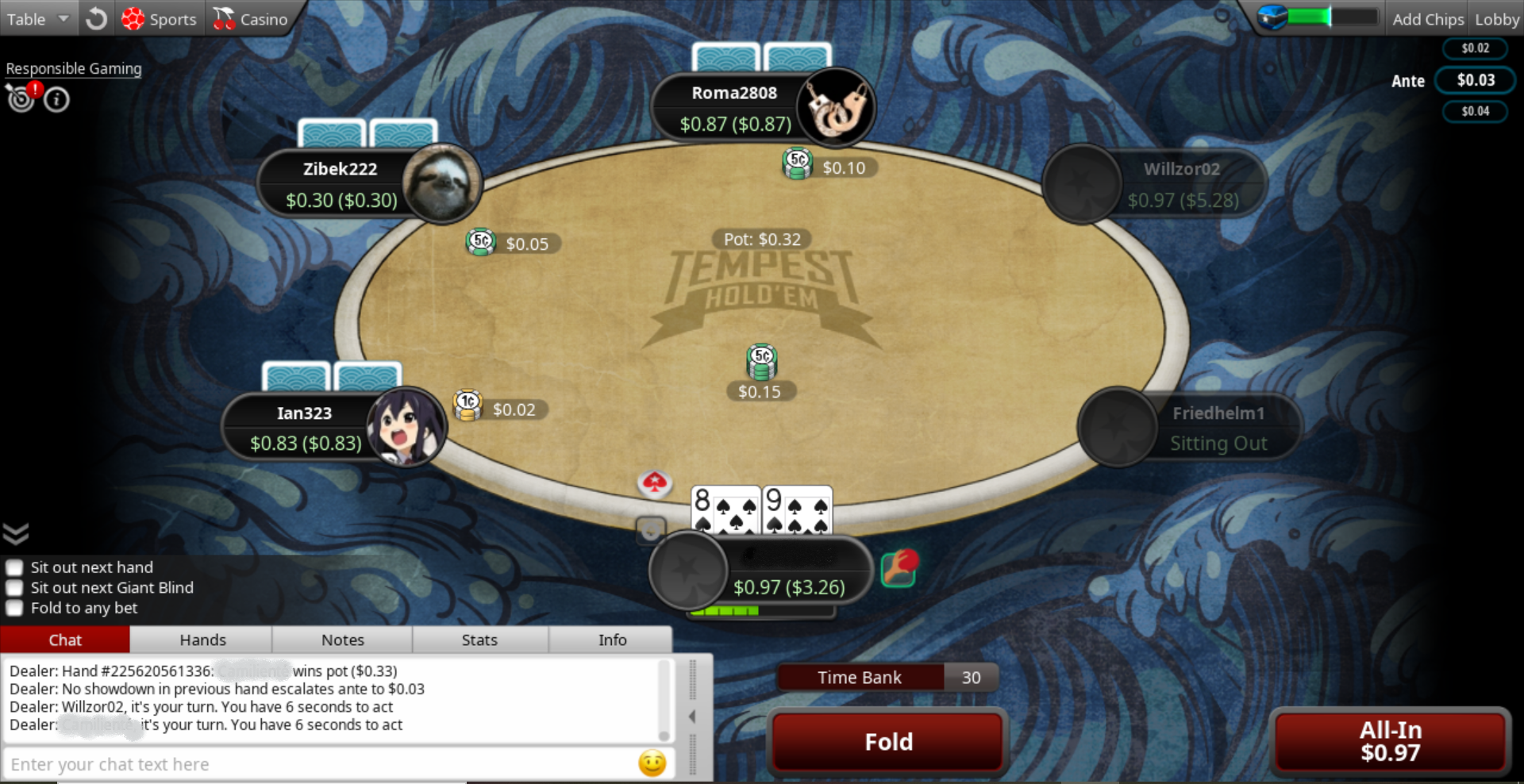Open the Table dropdown menu

(37, 19)
